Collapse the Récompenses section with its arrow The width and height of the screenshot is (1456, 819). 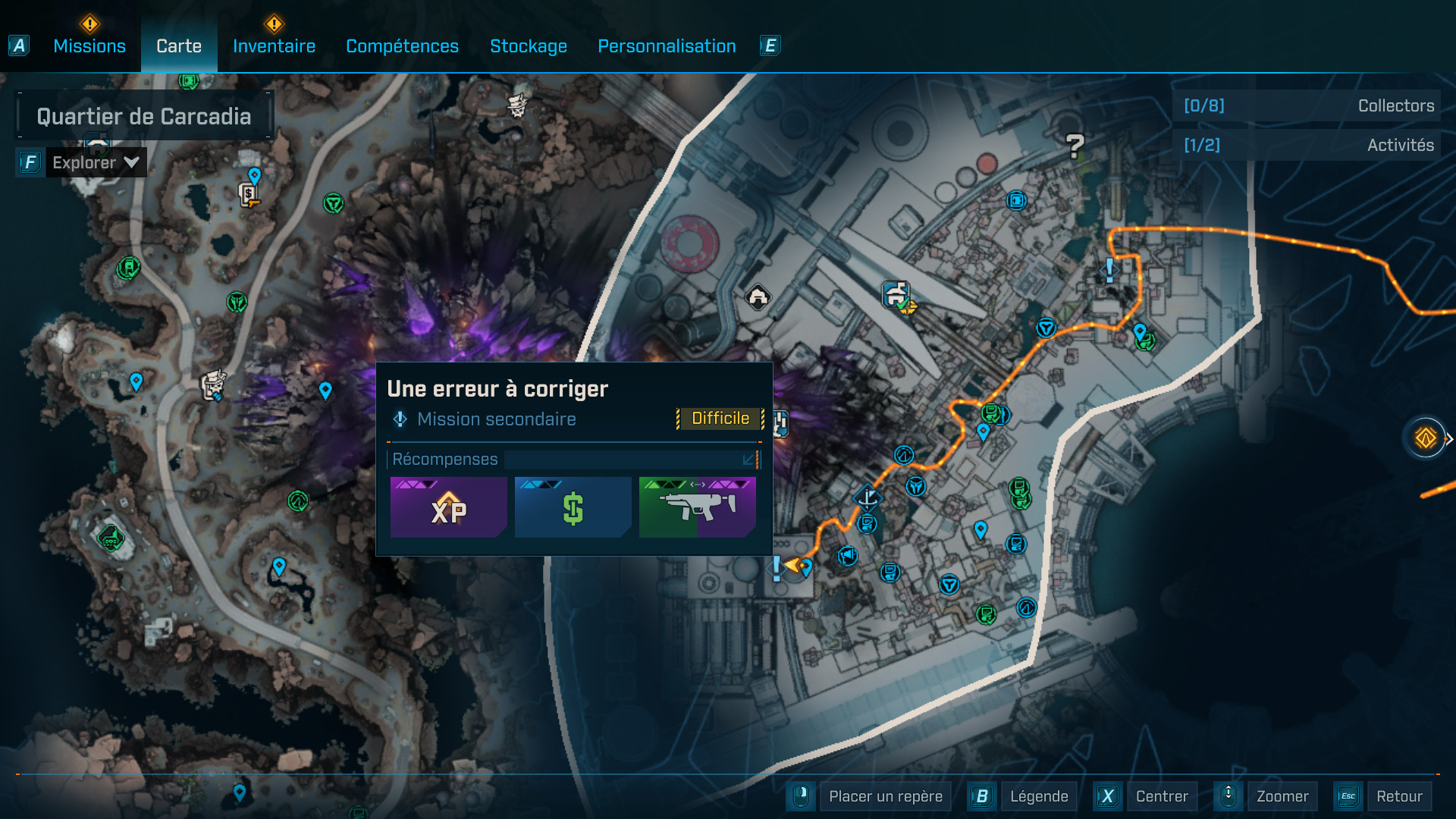coord(749,459)
